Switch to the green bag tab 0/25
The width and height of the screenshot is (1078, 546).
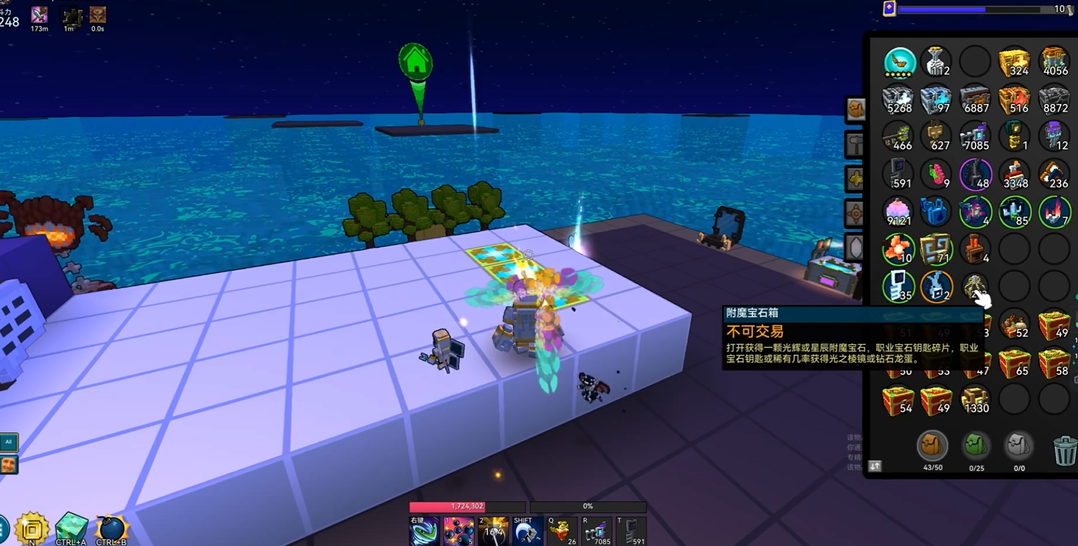[x=975, y=446]
